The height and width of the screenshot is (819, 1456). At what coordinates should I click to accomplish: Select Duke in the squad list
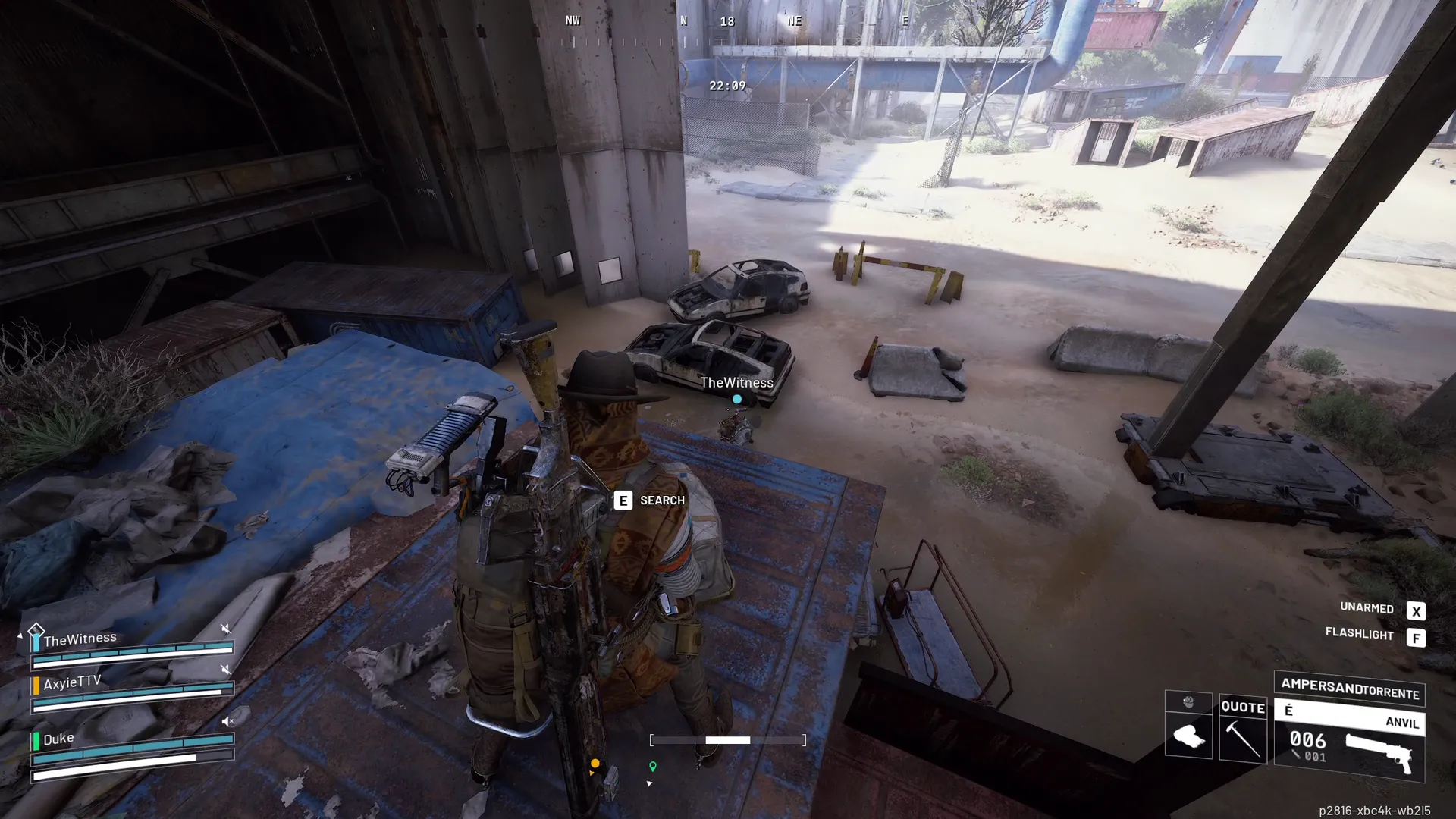click(58, 739)
